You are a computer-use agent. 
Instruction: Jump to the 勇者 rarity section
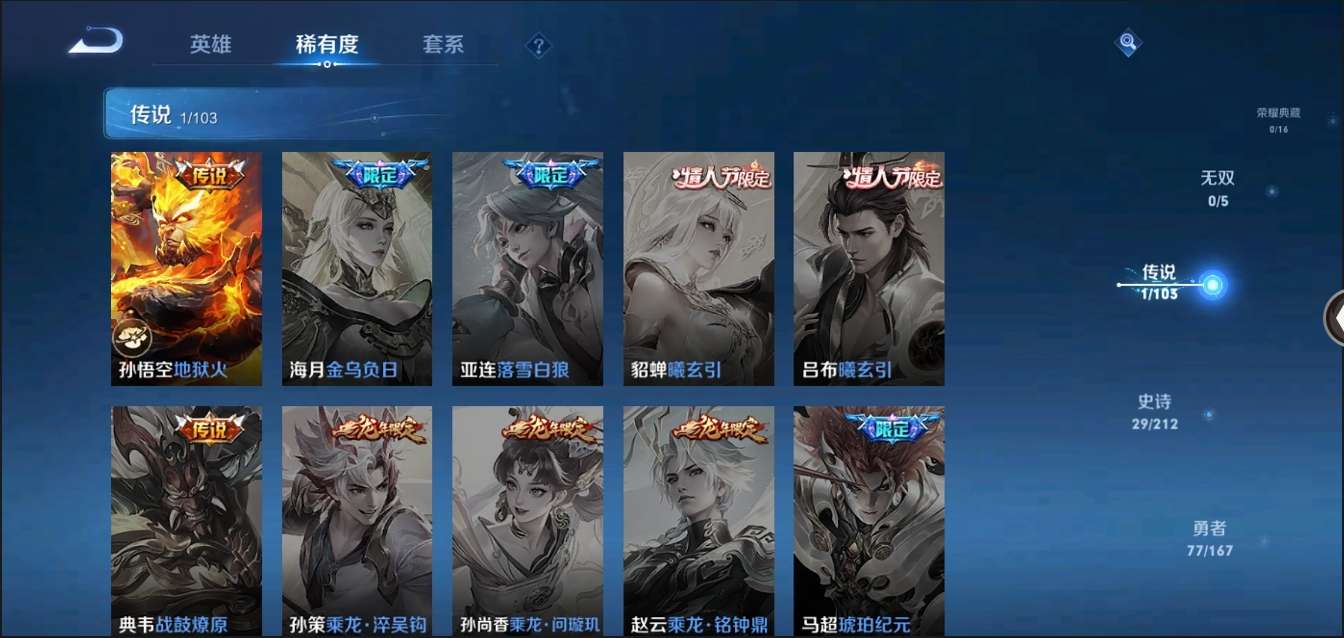(x=1209, y=538)
